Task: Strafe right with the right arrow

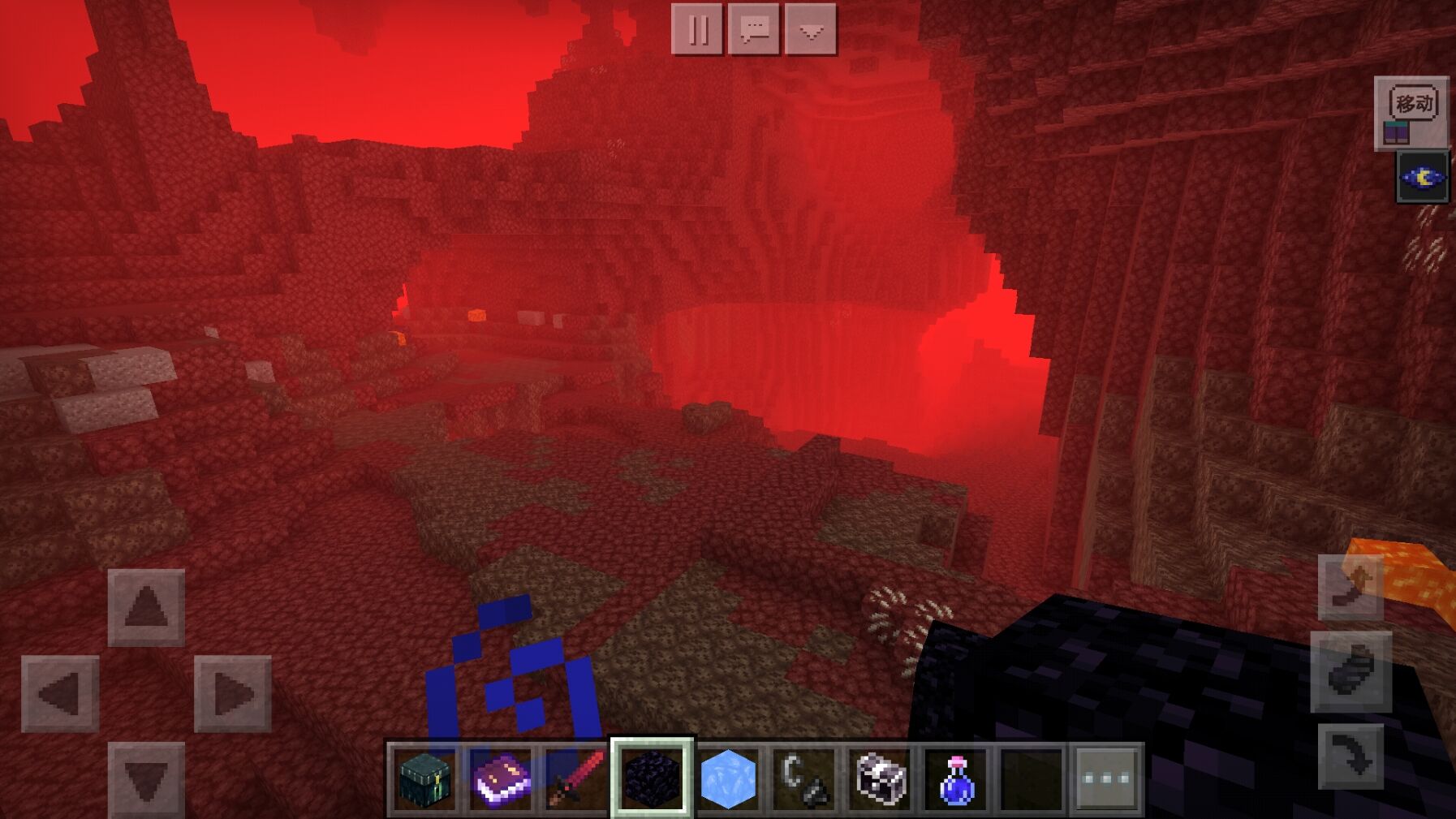Action: coord(232,693)
